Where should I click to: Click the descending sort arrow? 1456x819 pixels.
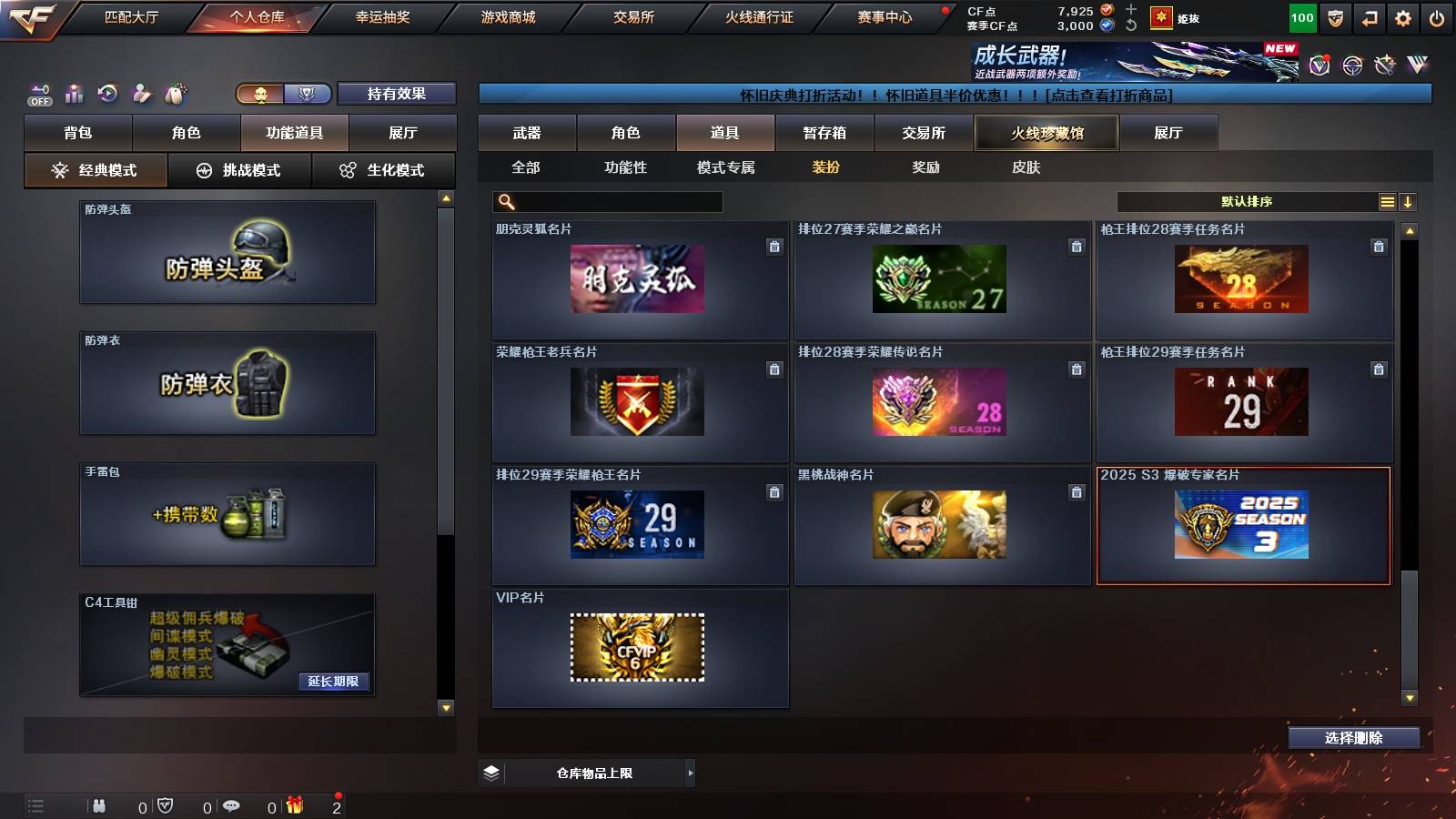(1408, 201)
